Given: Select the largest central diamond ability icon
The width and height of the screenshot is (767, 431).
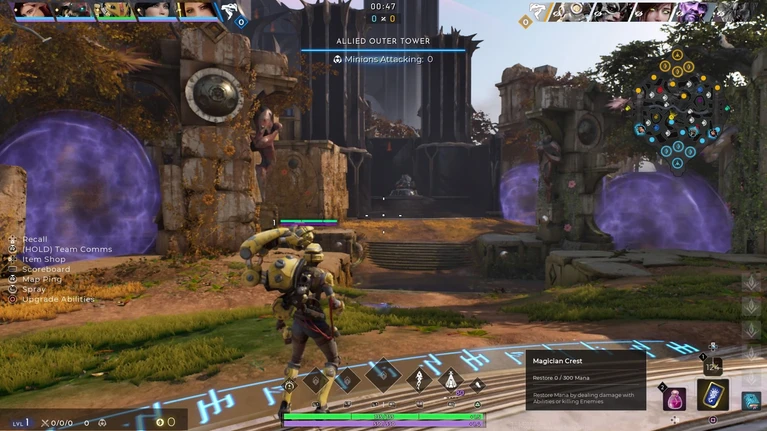Looking at the screenshot, I should (x=383, y=376).
